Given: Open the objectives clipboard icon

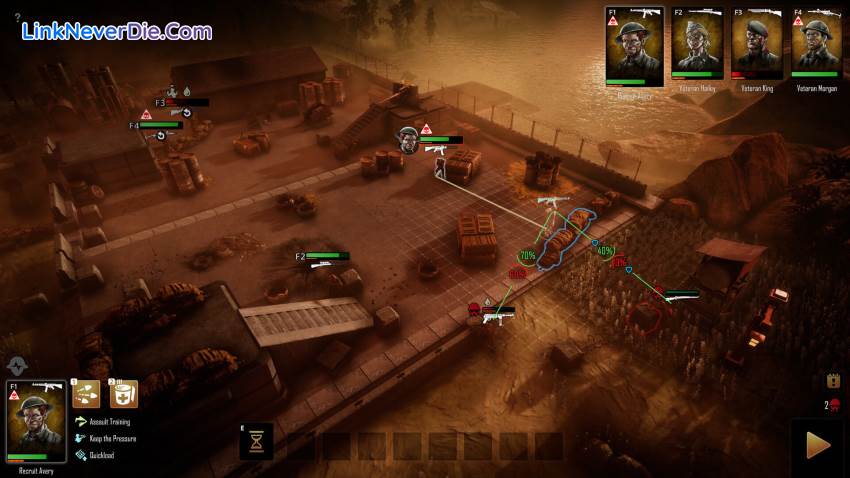Looking at the screenshot, I should click(x=832, y=381).
